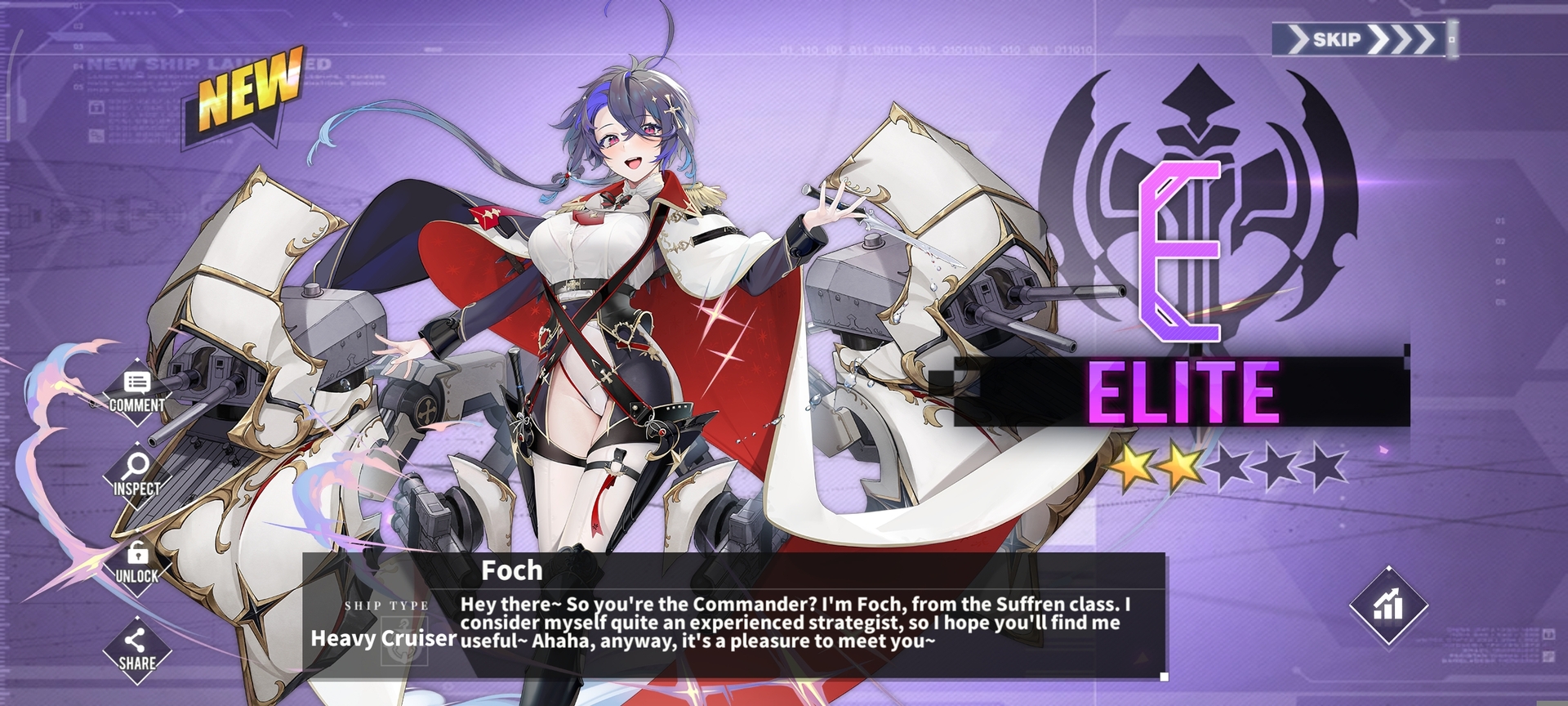Skip the ship introduction
Image resolution: width=1568 pixels, height=706 pixels.
pos(1359,38)
